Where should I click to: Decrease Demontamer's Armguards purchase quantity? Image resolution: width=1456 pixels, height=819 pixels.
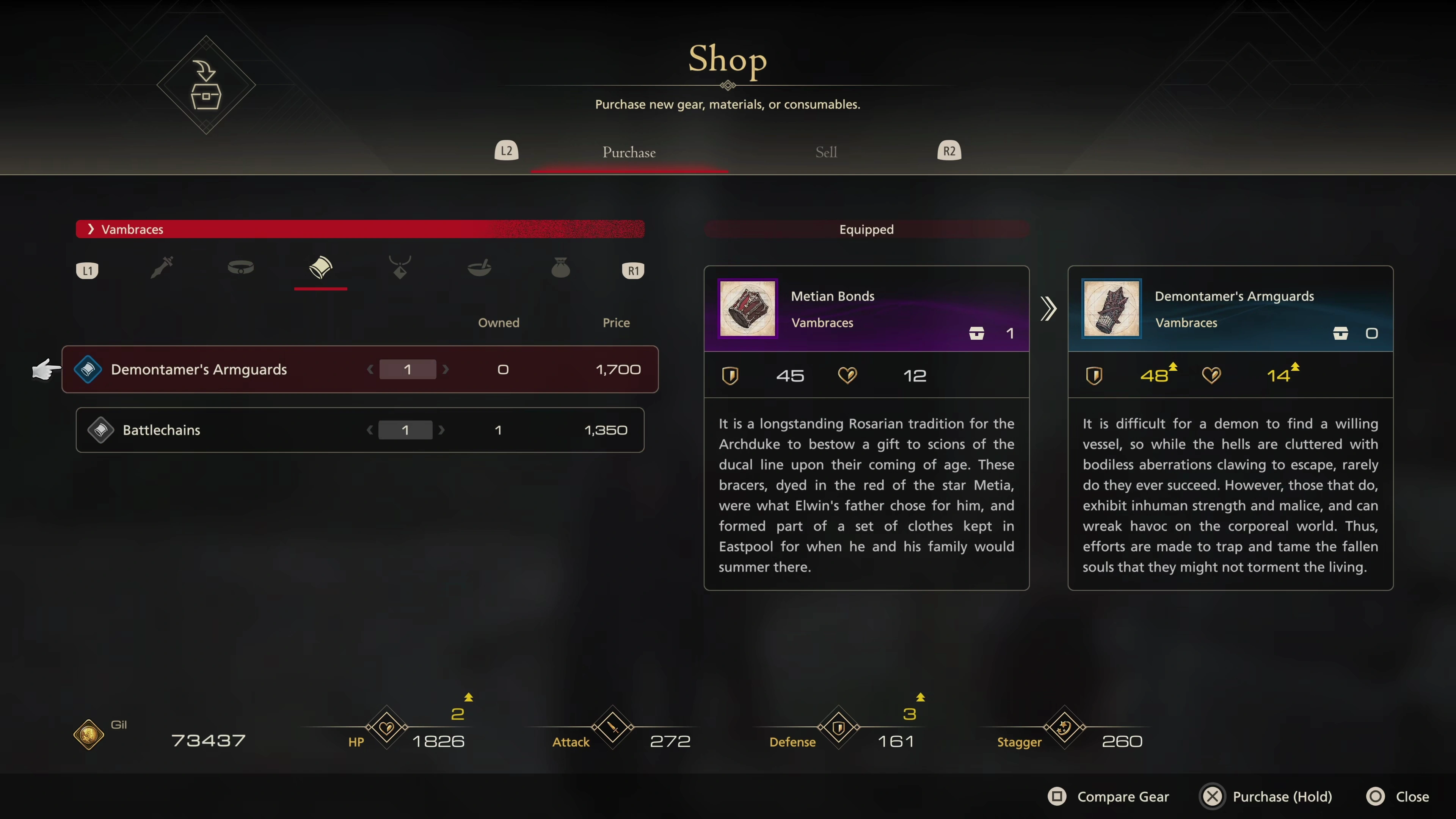click(370, 370)
